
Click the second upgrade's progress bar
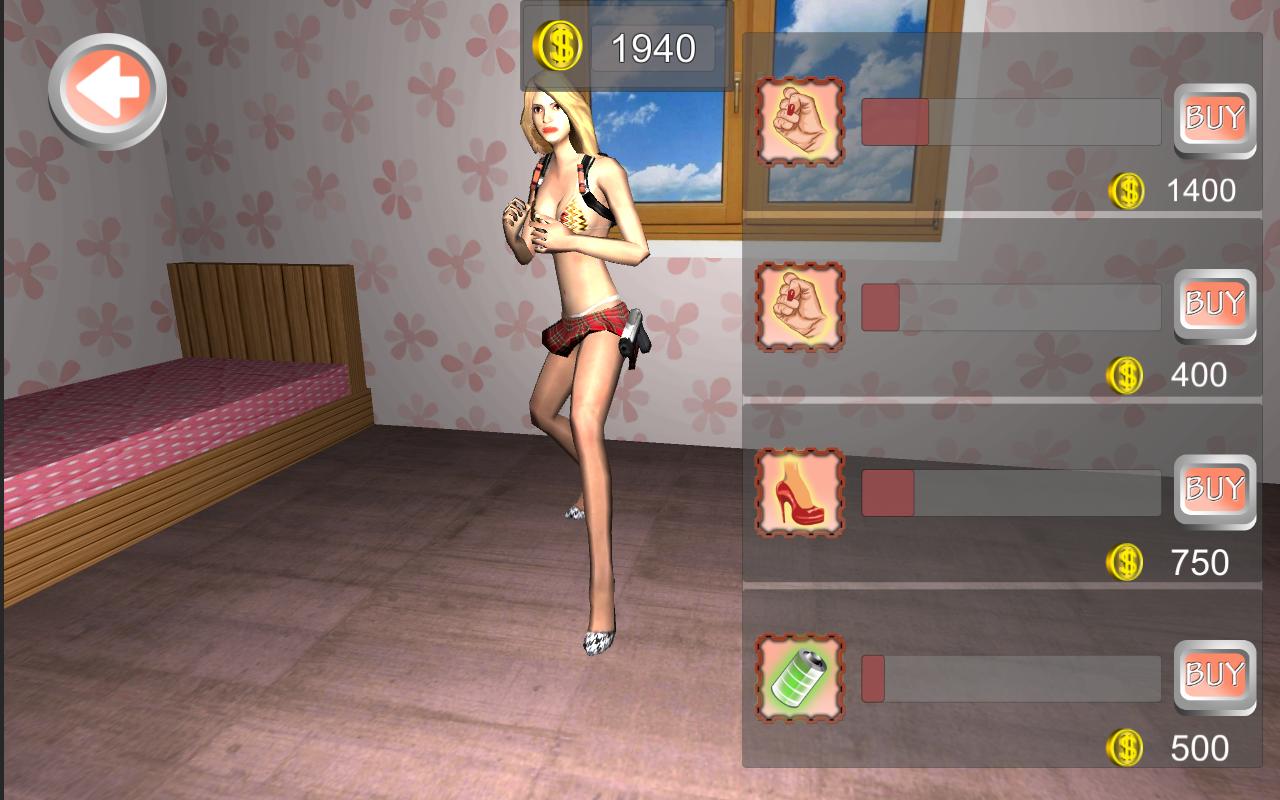tap(1010, 305)
